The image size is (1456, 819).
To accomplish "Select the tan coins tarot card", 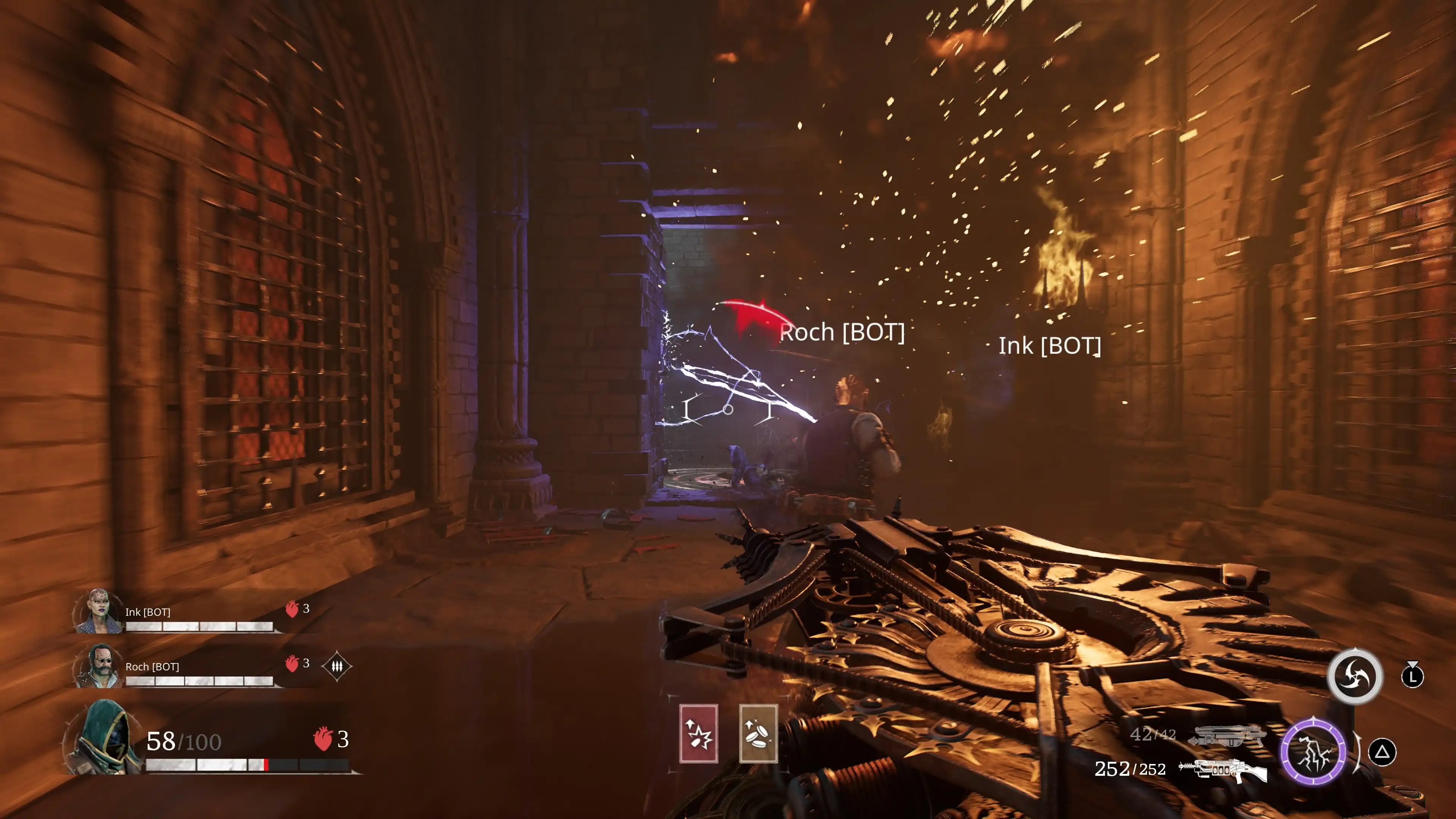I will (x=758, y=734).
